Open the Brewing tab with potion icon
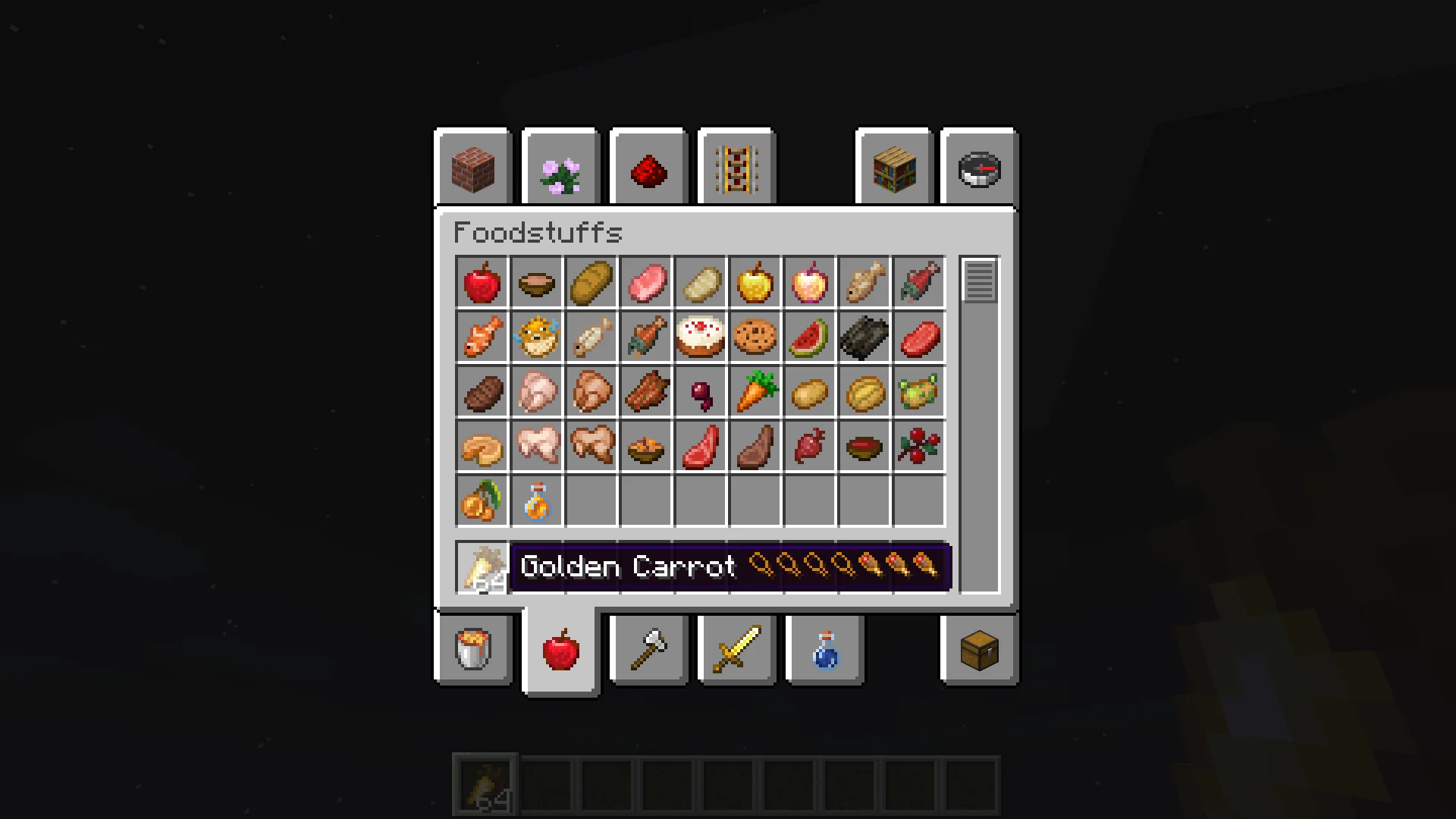The image size is (1456, 819). 824,650
